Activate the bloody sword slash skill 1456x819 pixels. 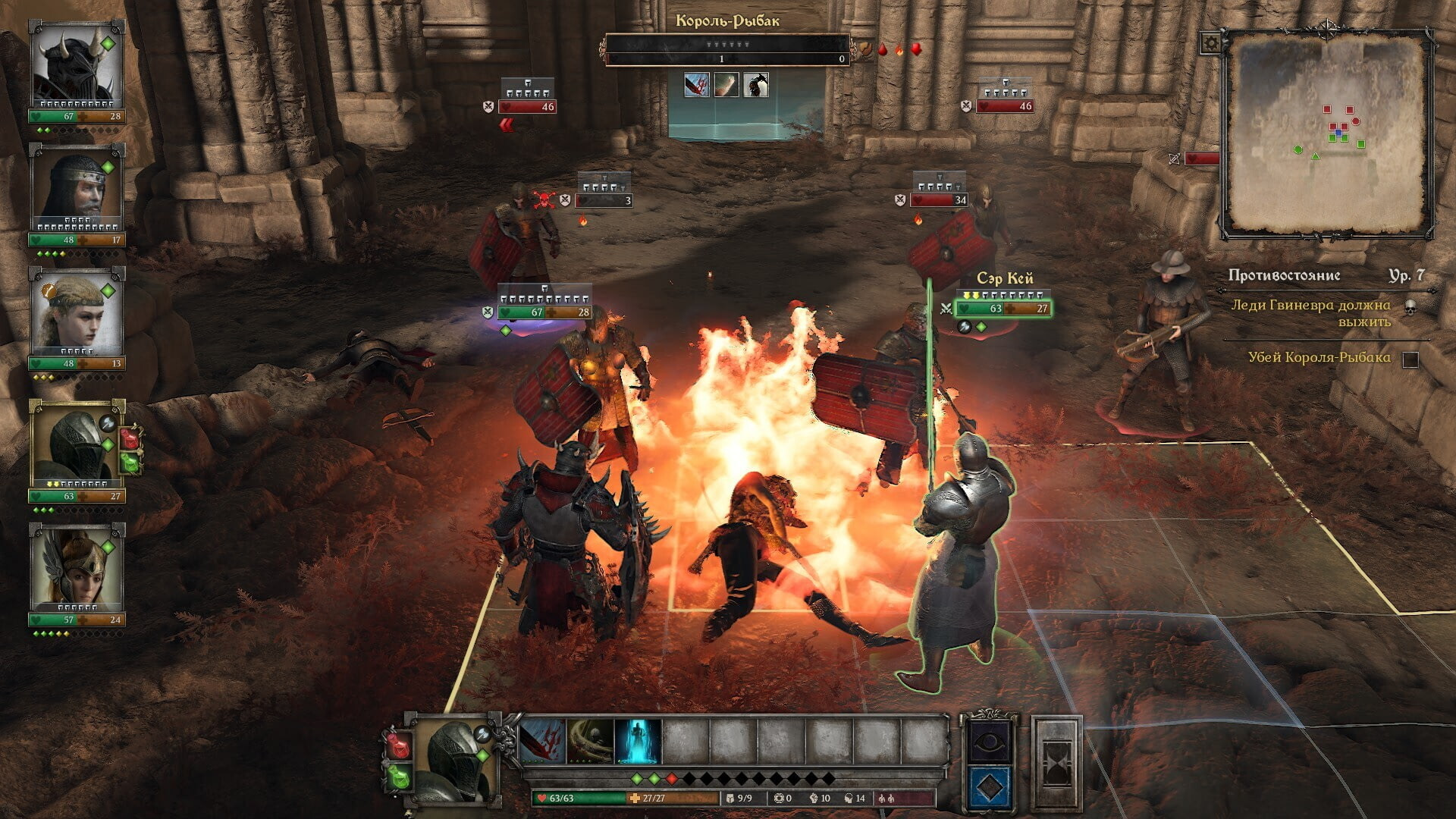point(543,741)
